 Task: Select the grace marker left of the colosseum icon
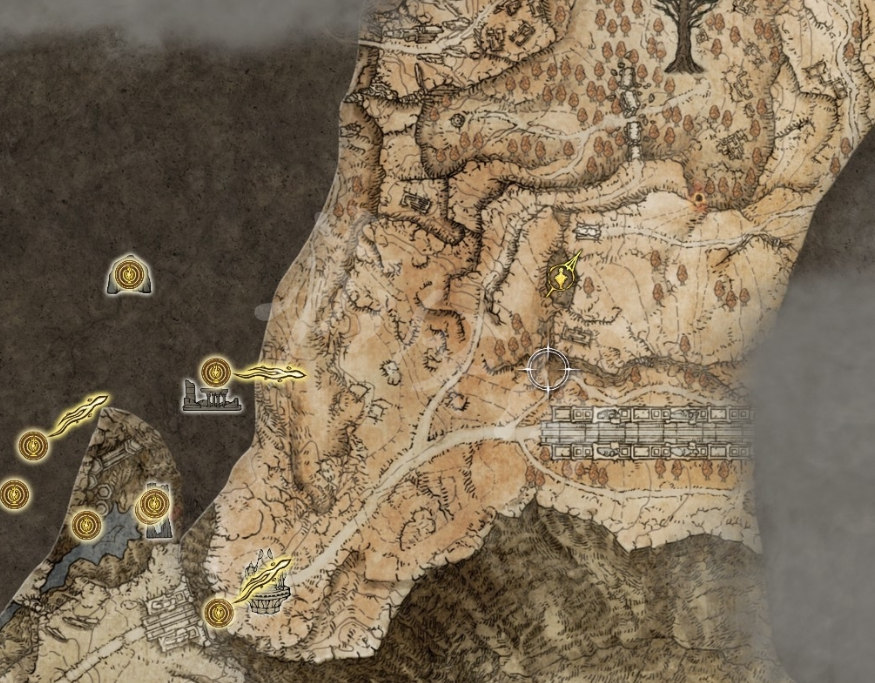(x=218, y=610)
